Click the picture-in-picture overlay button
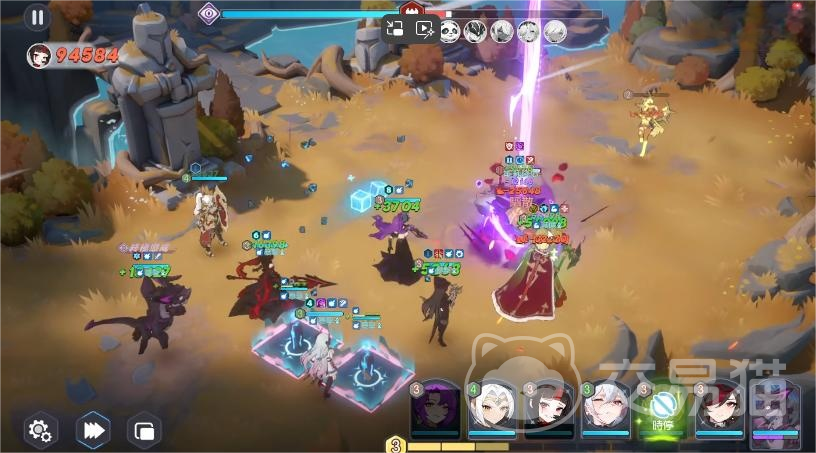Screen dimensions: 816x453 click(x=395, y=30)
